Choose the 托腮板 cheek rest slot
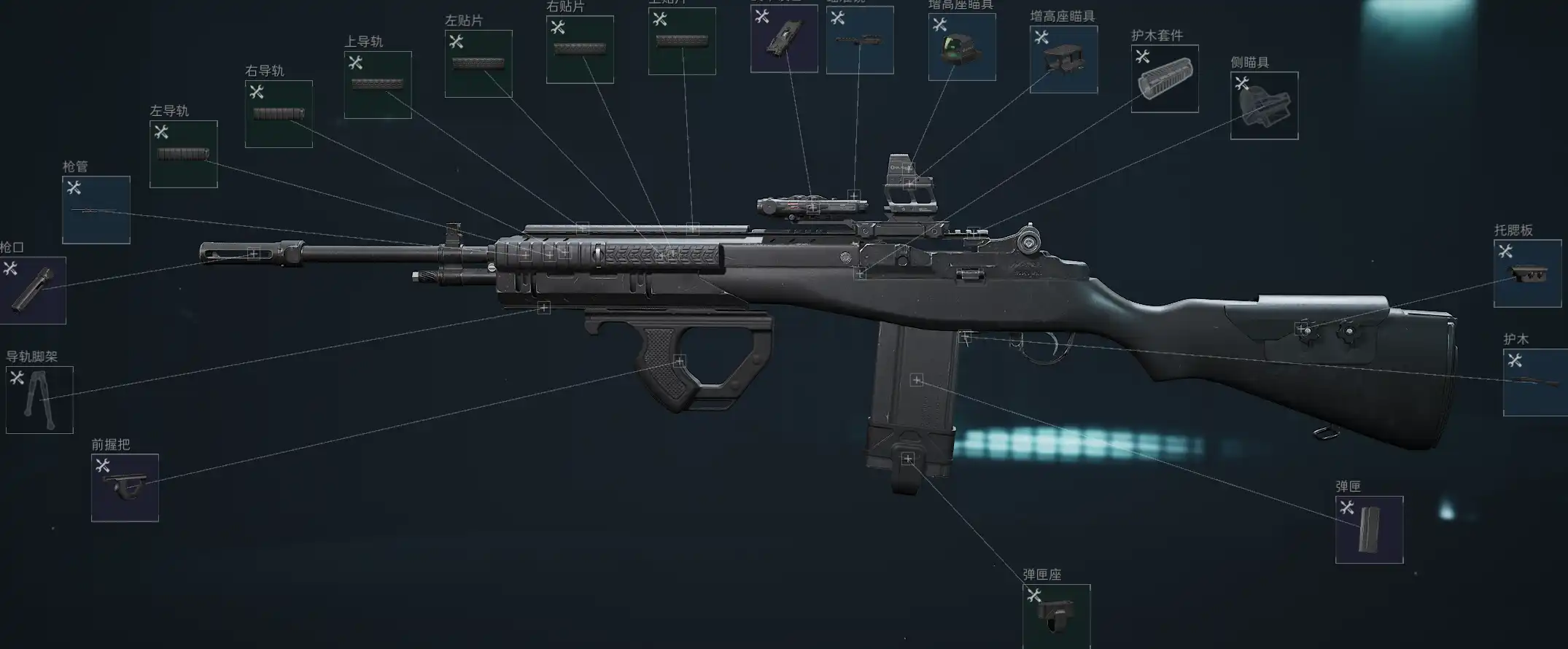This screenshot has width=1568, height=649. [x=1527, y=273]
